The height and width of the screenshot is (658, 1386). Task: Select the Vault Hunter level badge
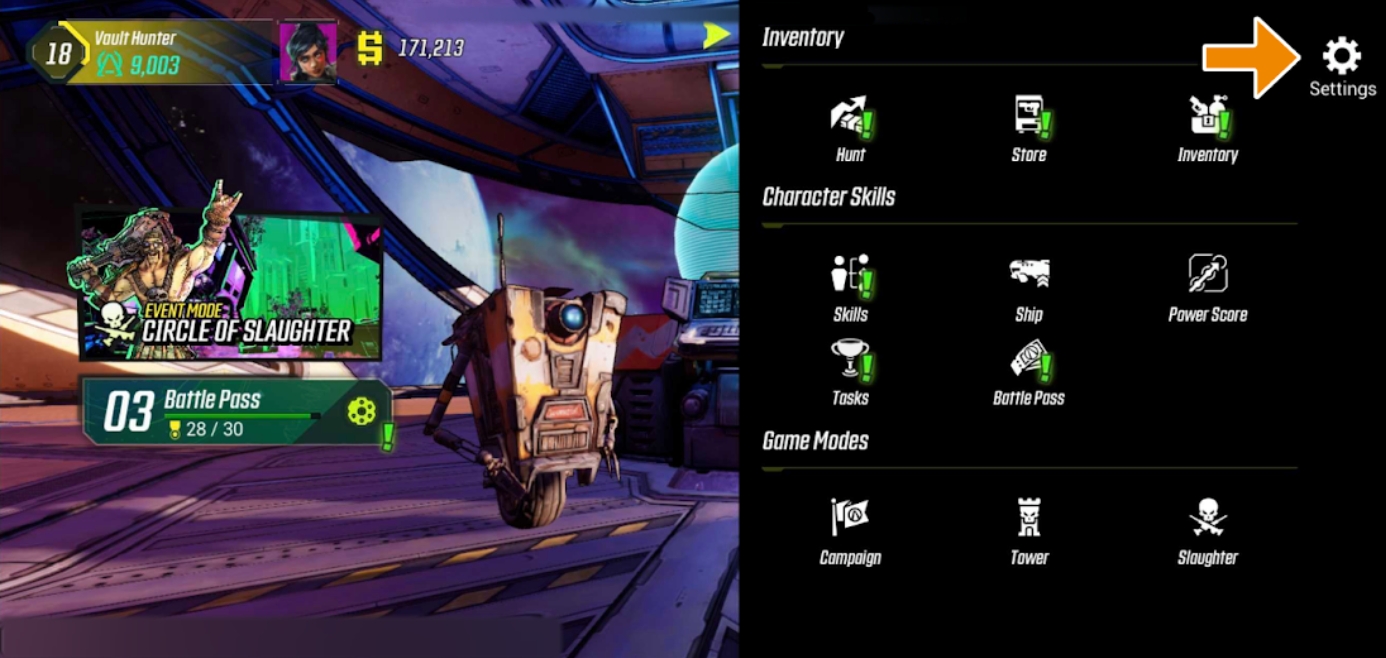tap(58, 52)
